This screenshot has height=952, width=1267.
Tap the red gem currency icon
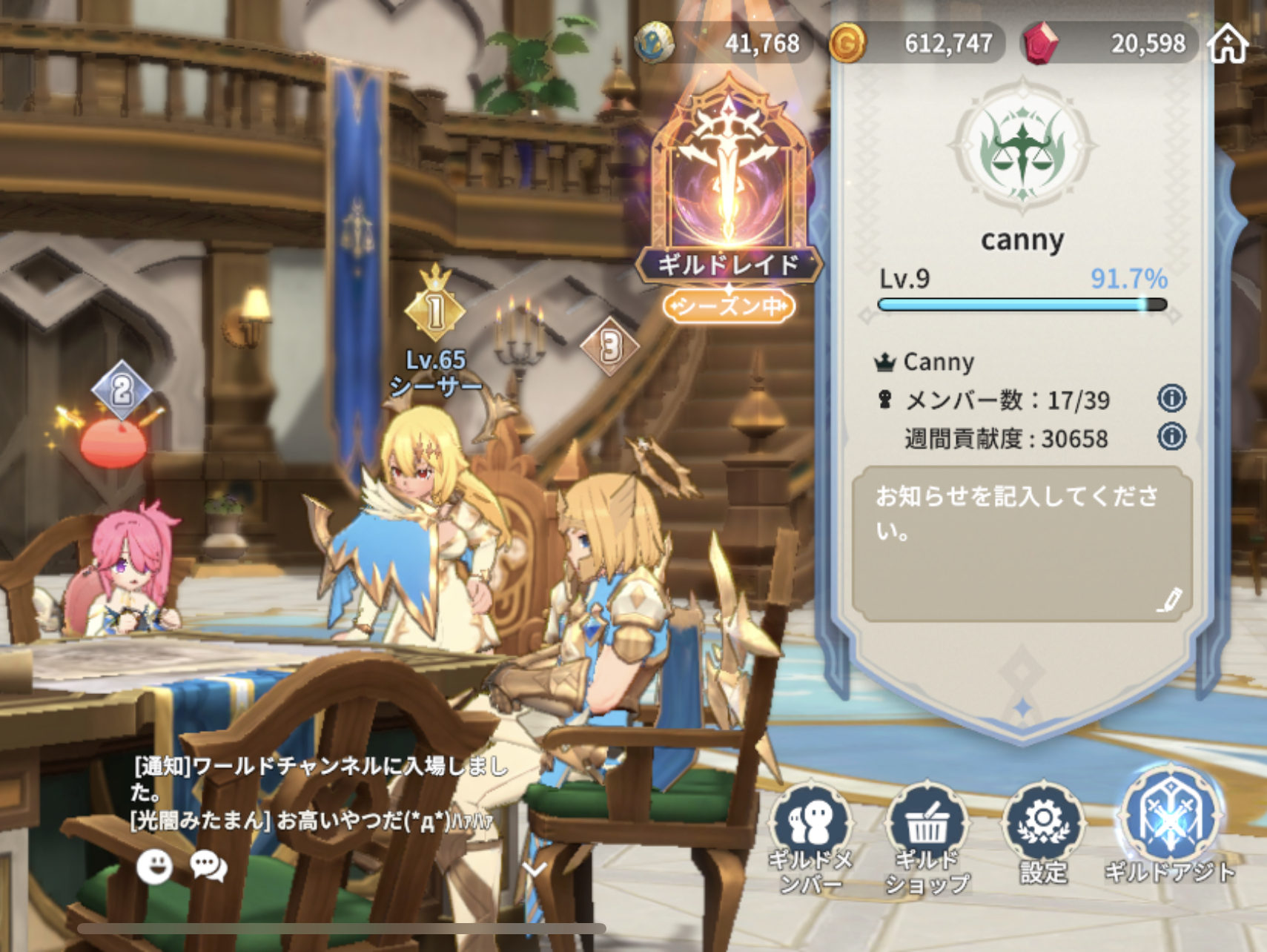click(1040, 44)
